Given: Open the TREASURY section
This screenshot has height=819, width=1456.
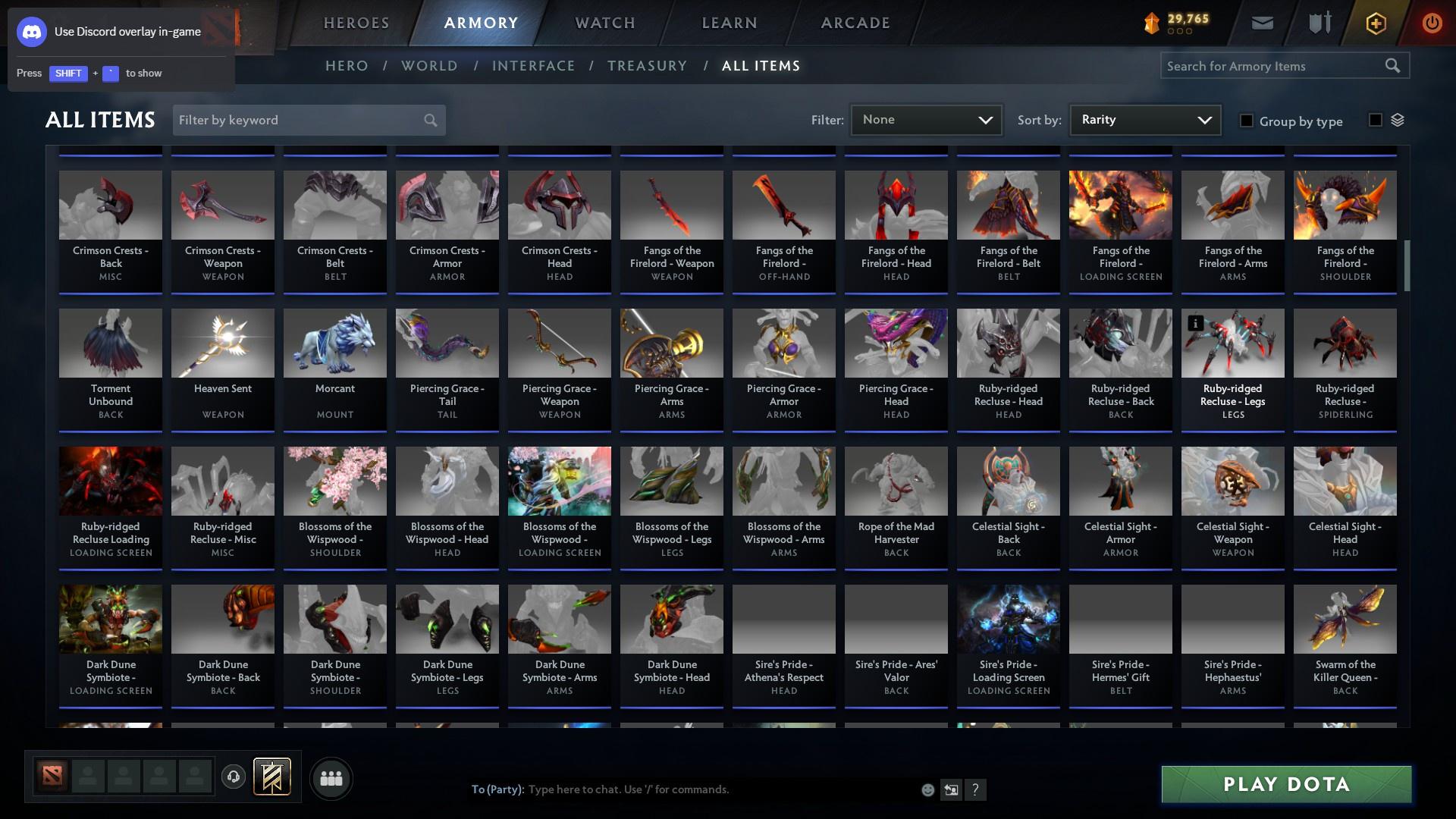Looking at the screenshot, I should [647, 66].
